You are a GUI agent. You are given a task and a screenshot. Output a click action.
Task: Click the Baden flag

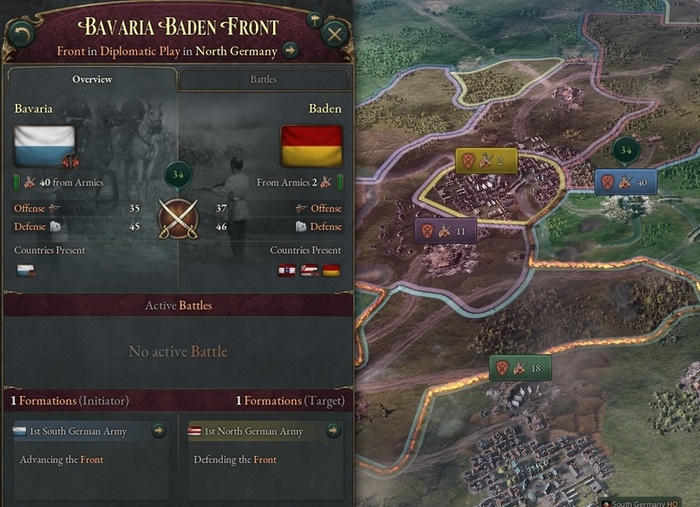312,146
